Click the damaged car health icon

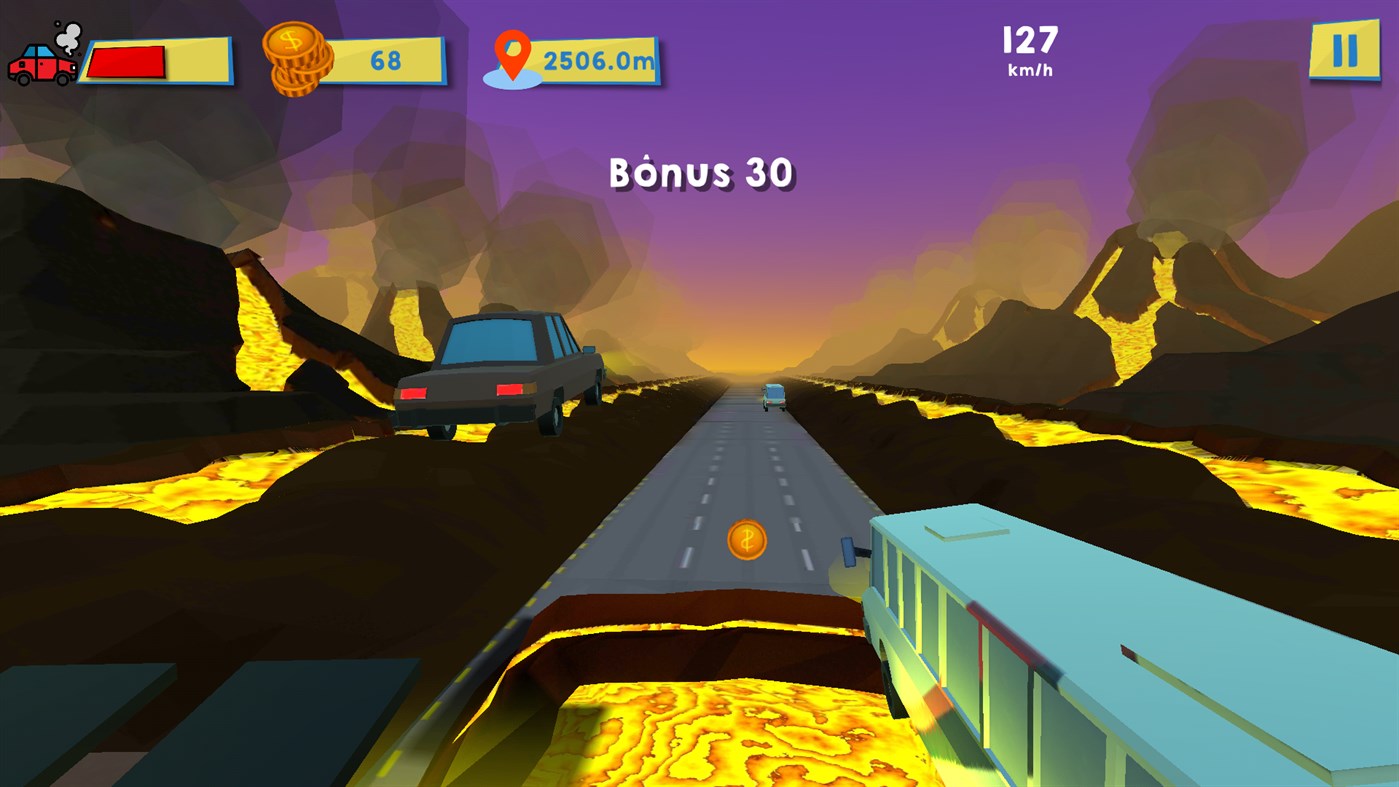click(x=42, y=62)
